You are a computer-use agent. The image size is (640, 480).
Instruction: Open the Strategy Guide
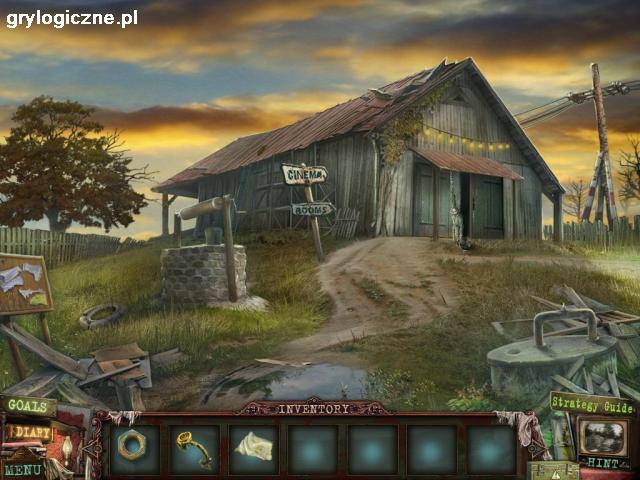tap(591, 404)
